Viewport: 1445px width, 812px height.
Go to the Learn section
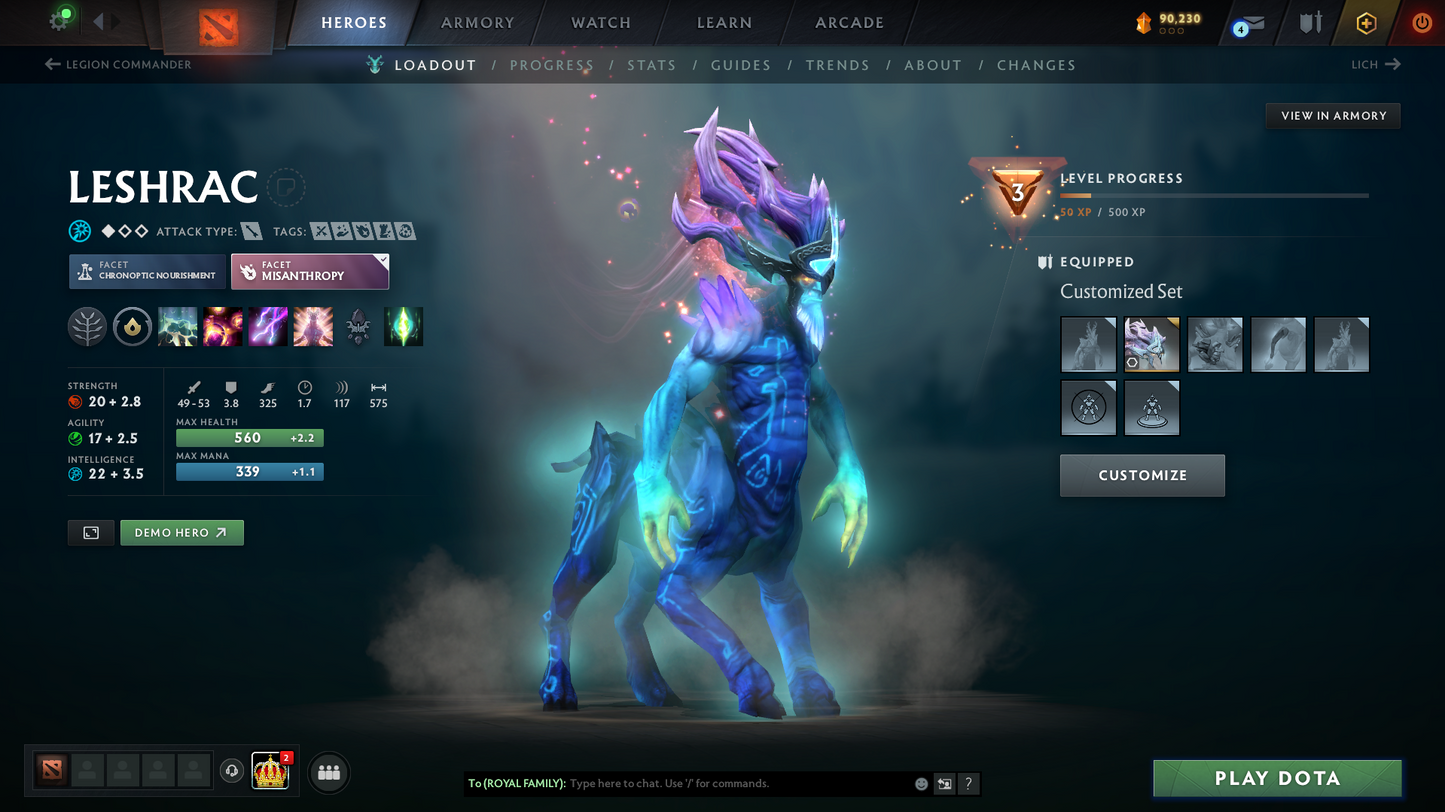click(x=724, y=22)
